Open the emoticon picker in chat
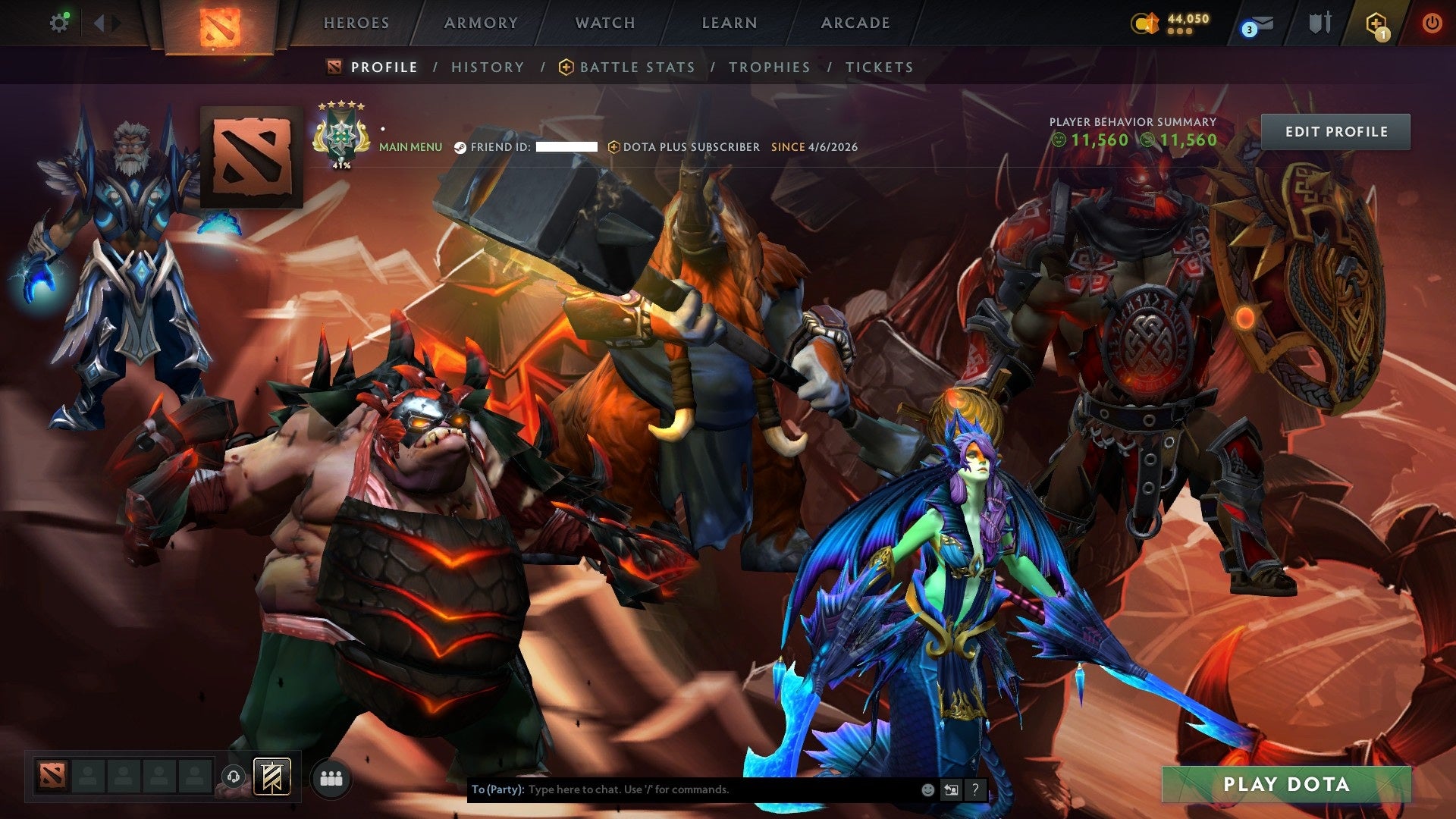 927,789
